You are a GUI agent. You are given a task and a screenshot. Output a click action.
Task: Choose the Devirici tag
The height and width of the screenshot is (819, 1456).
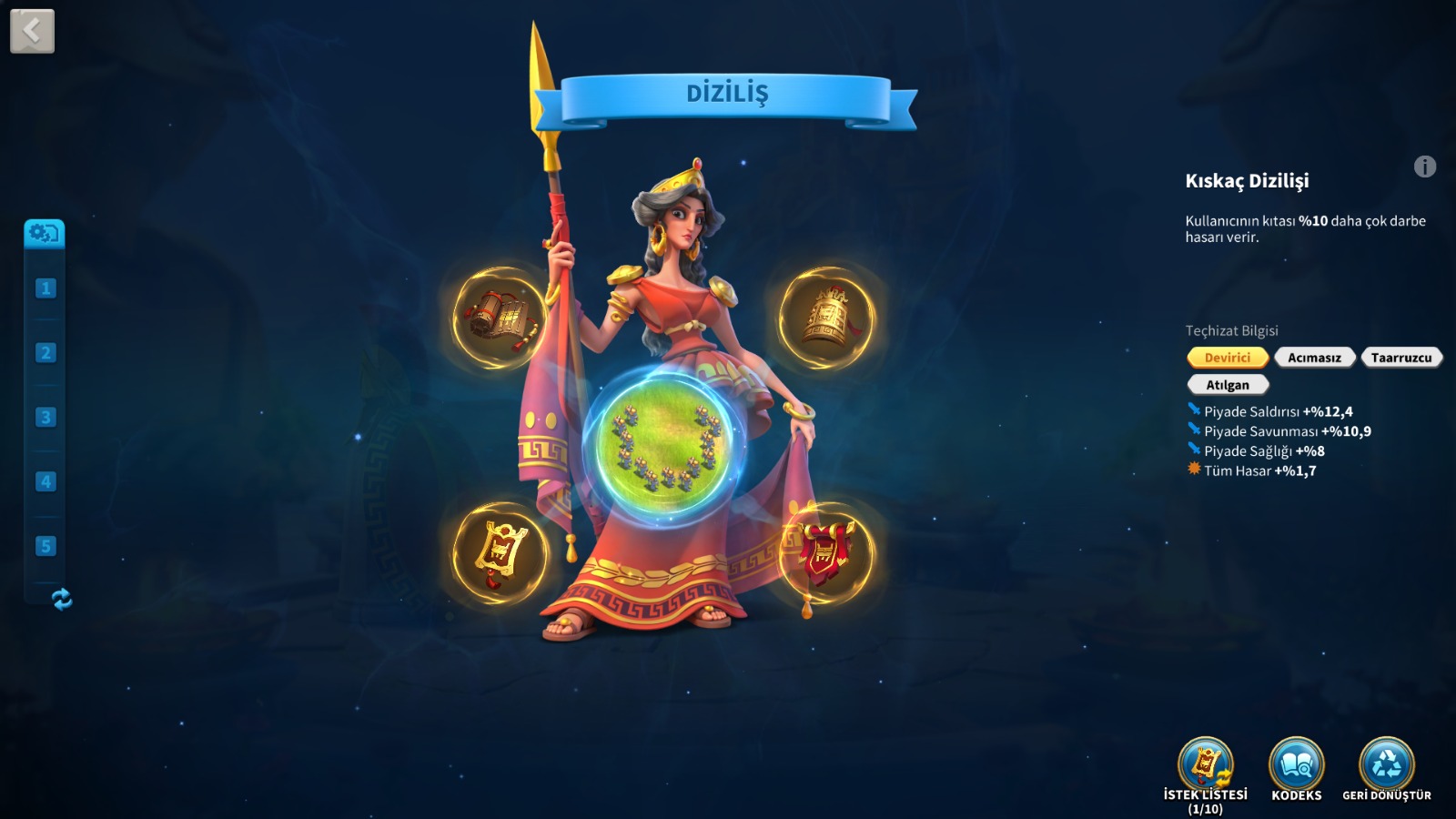tap(1227, 358)
